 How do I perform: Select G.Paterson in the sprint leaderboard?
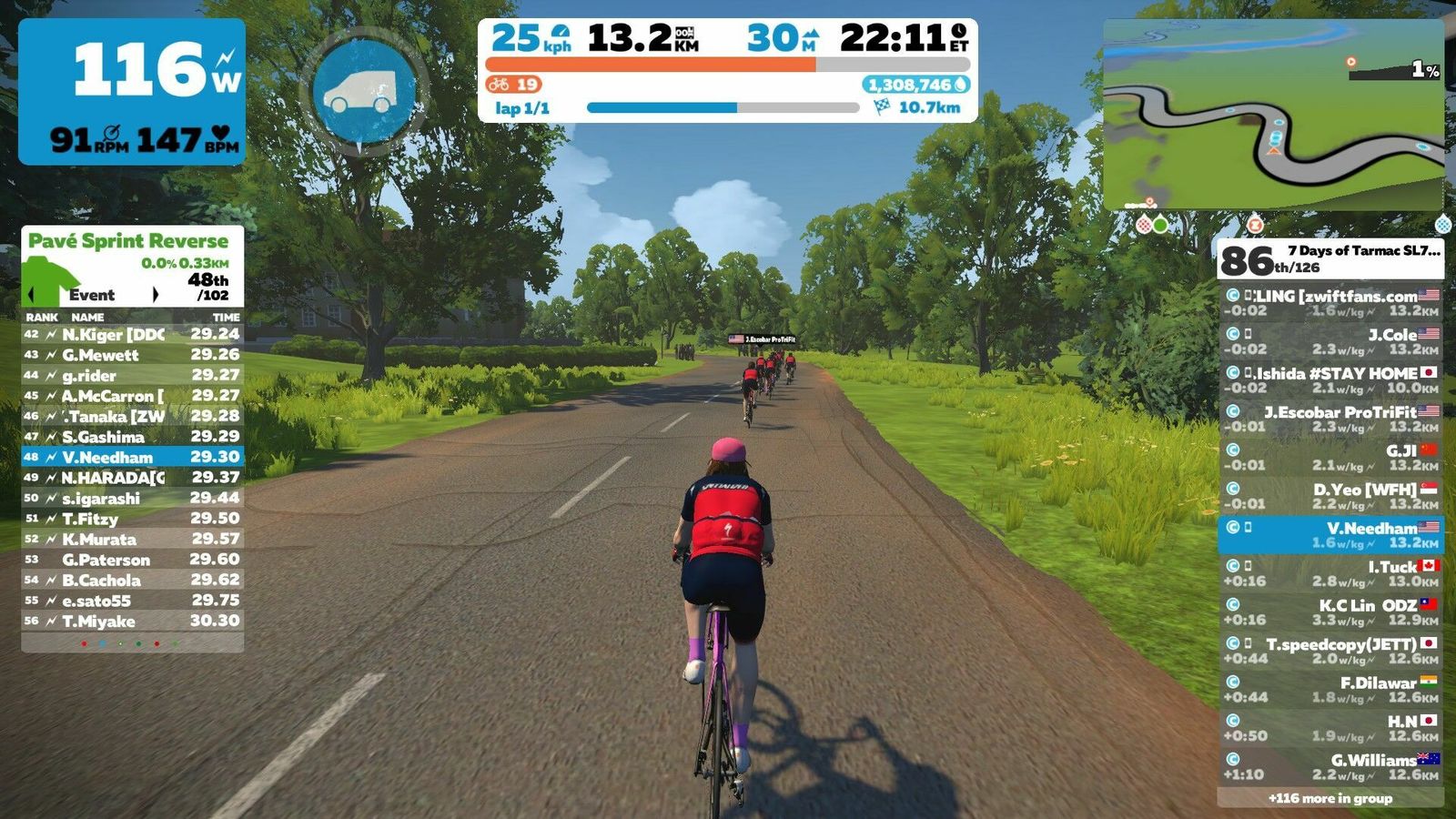133,560
